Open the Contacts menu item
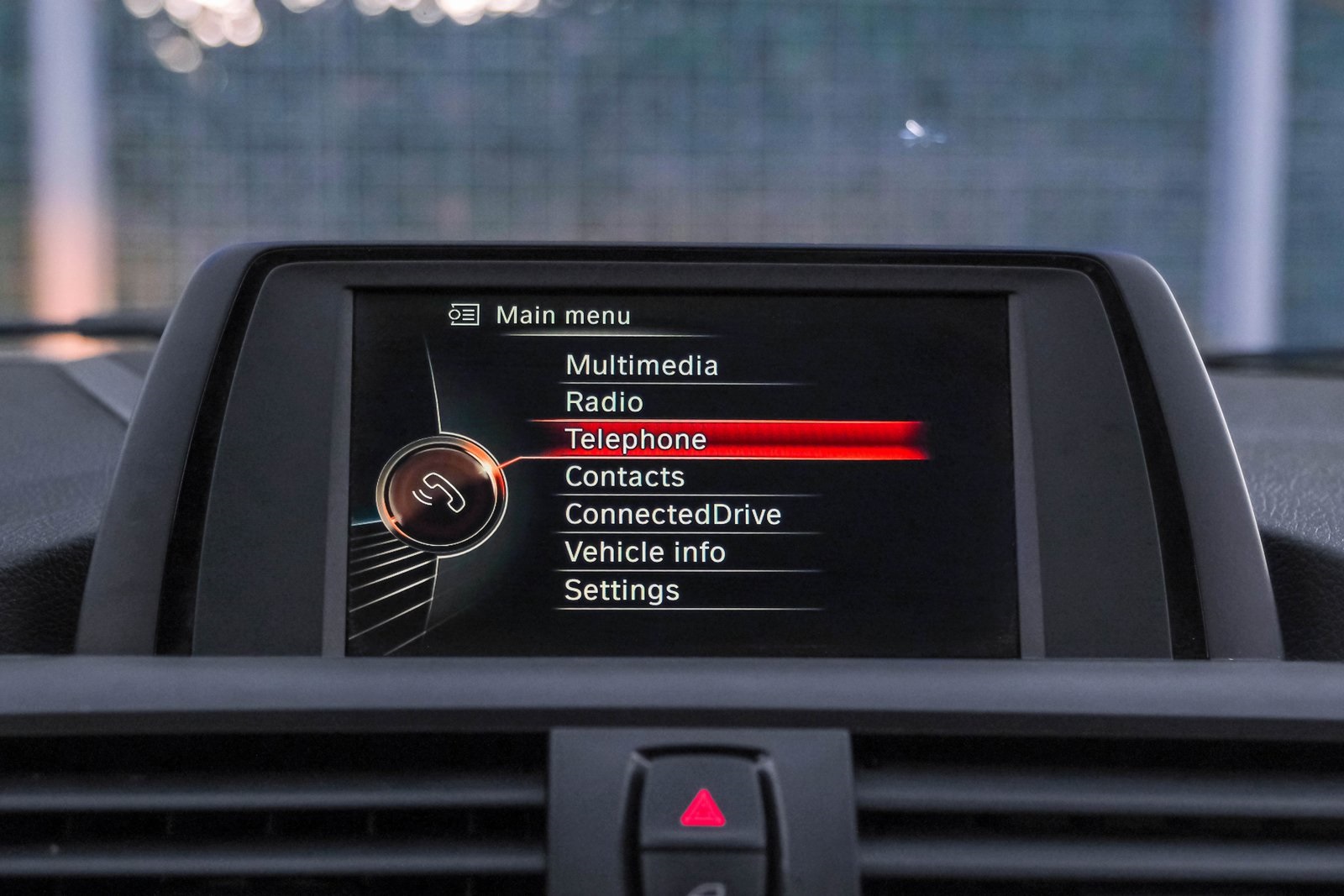The image size is (1344, 896). pyautogui.click(x=625, y=477)
